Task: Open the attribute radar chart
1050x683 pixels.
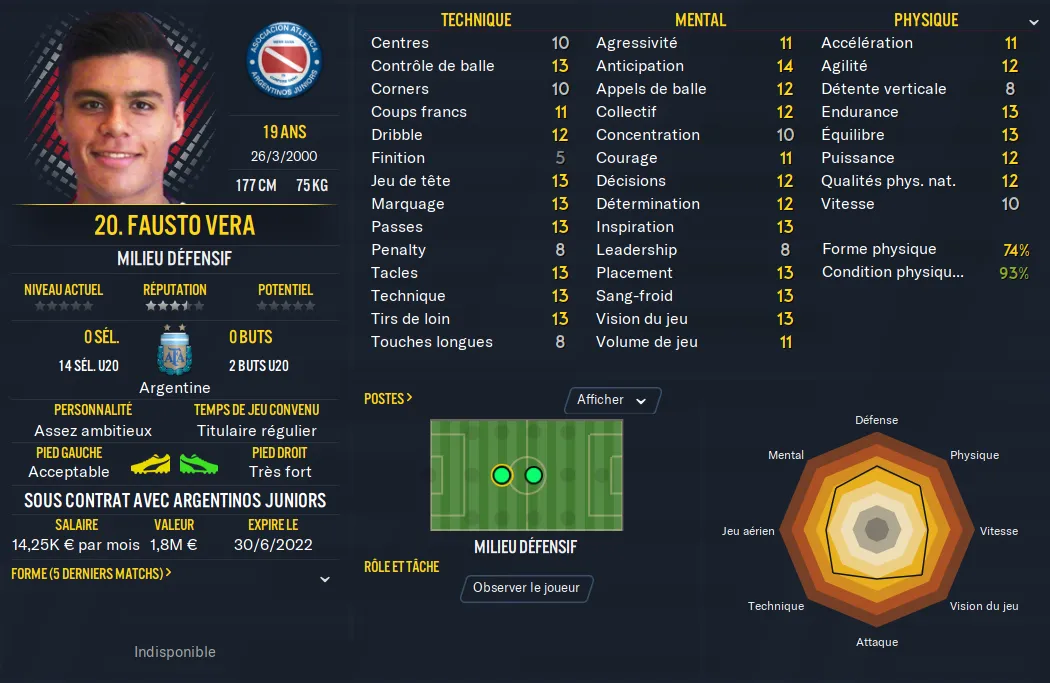Action: (877, 530)
